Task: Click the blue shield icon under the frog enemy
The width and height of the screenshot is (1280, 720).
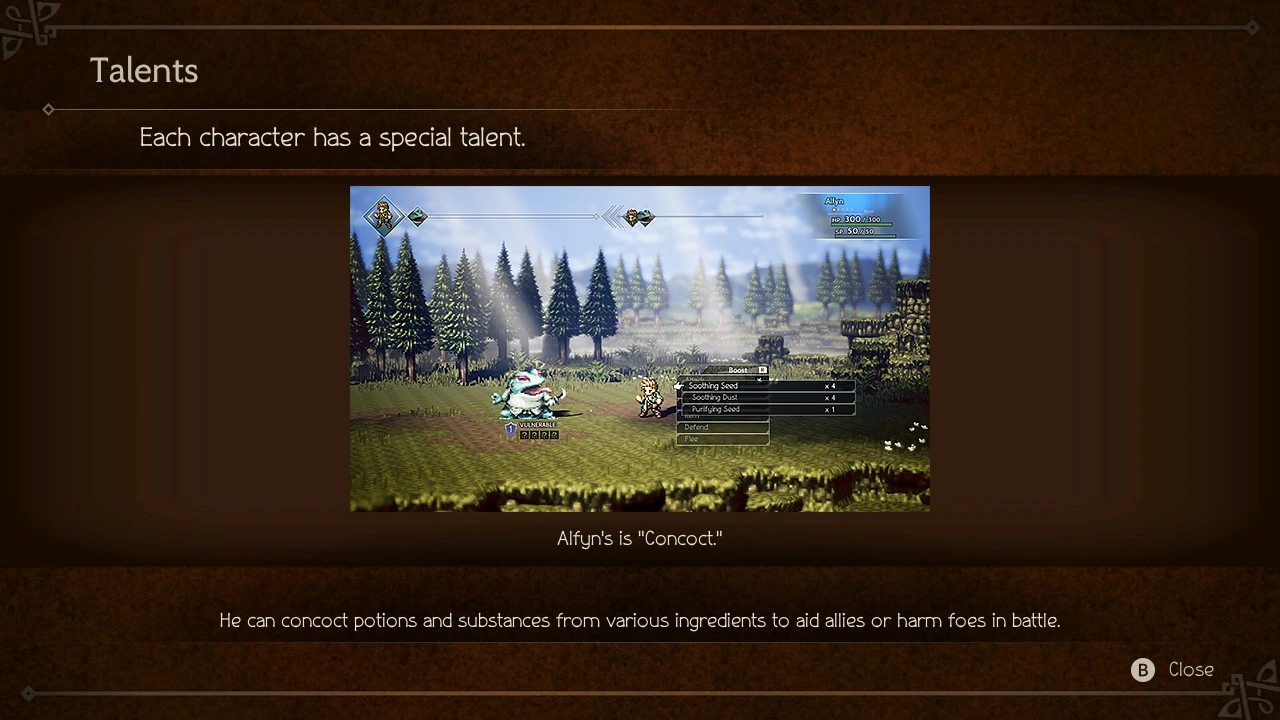Action: (510, 429)
